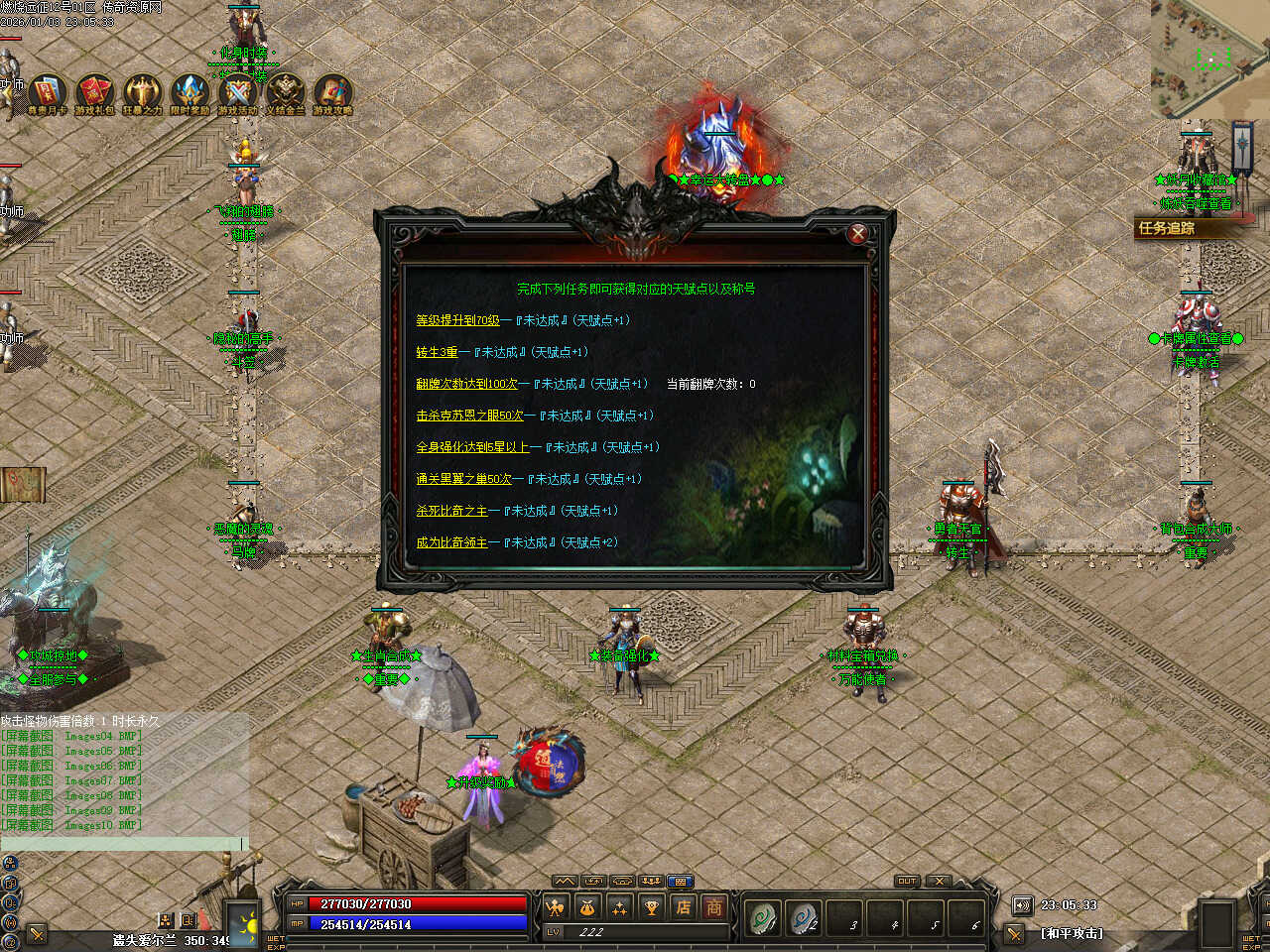This screenshot has height=952, width=1270.
Task: Open the minimap
Action: tap(1209, 58)
